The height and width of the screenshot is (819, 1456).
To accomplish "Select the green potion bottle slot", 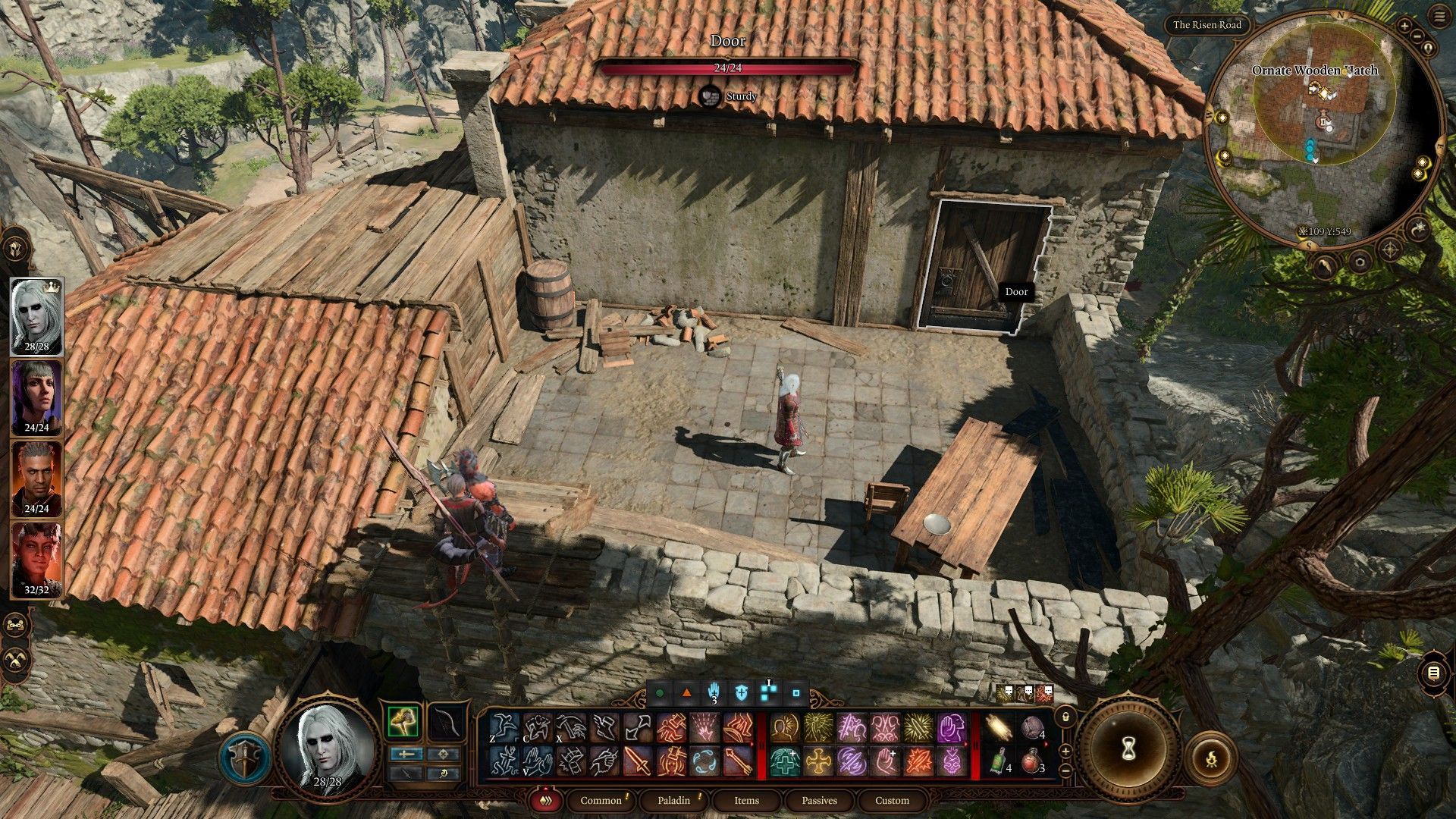I will (999, 761).
